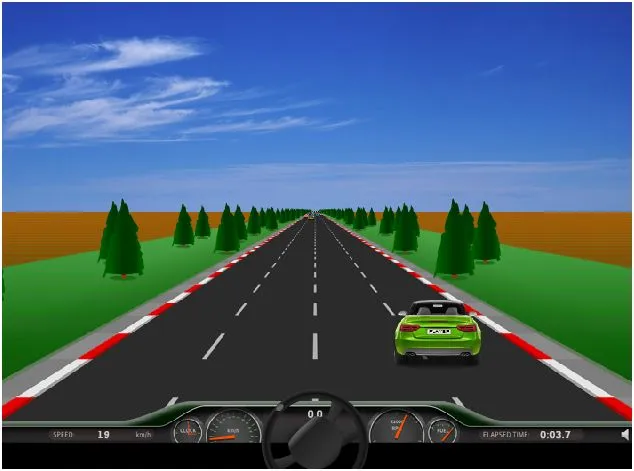Toggle the sound speaker icon
The image size is (634, 471).
coord(624,435)
